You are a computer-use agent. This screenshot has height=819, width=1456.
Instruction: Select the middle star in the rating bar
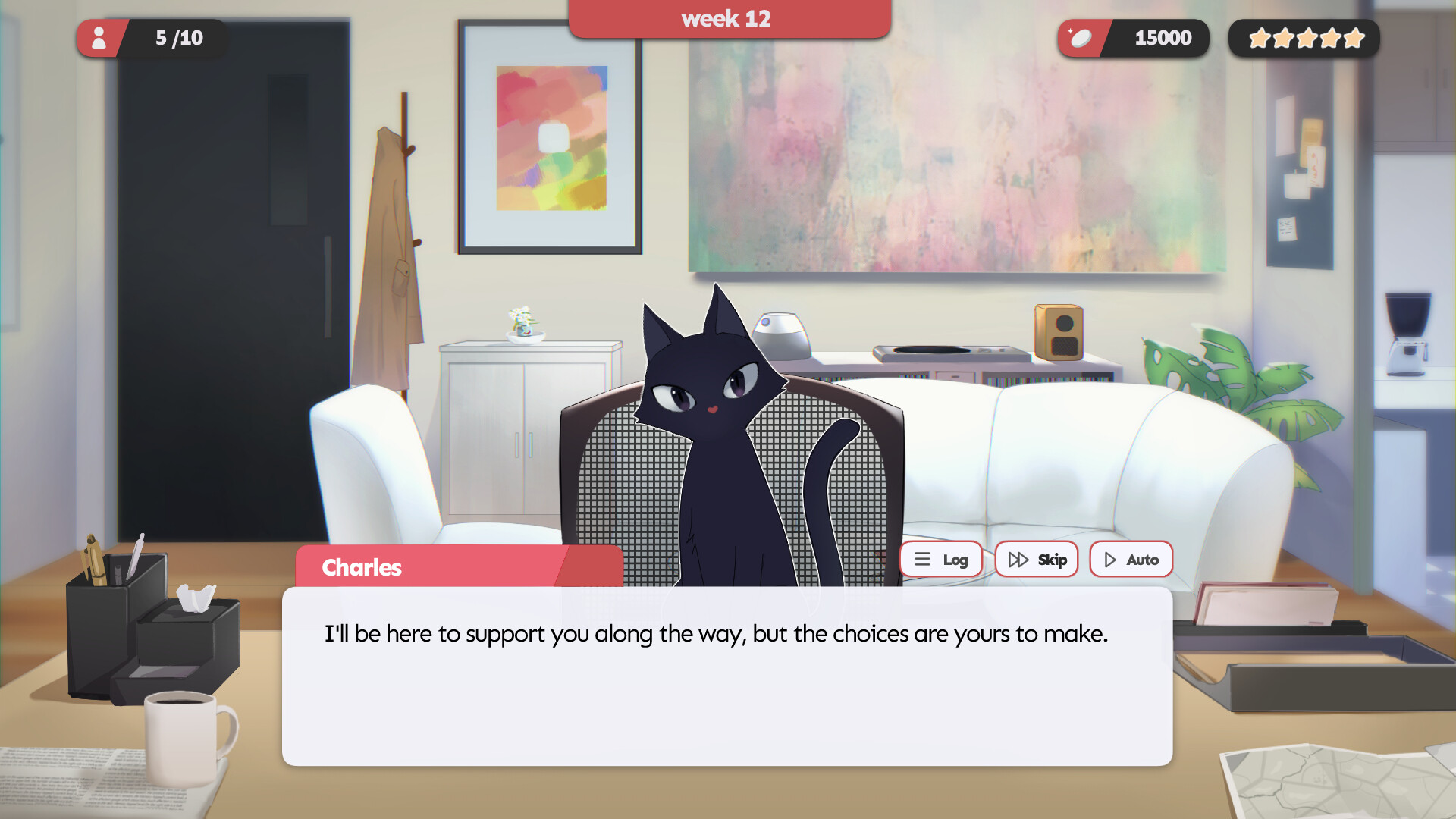tap(1306, 38)
